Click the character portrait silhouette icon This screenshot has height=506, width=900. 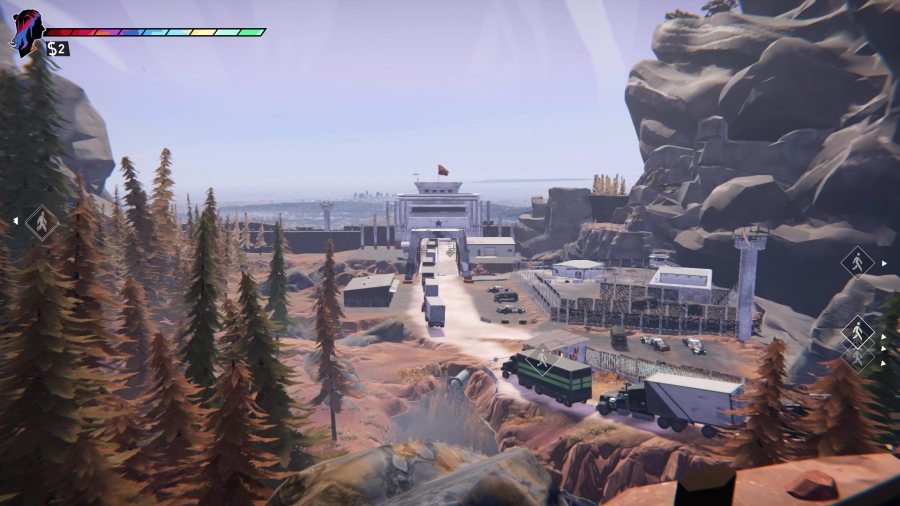[24, 33]
